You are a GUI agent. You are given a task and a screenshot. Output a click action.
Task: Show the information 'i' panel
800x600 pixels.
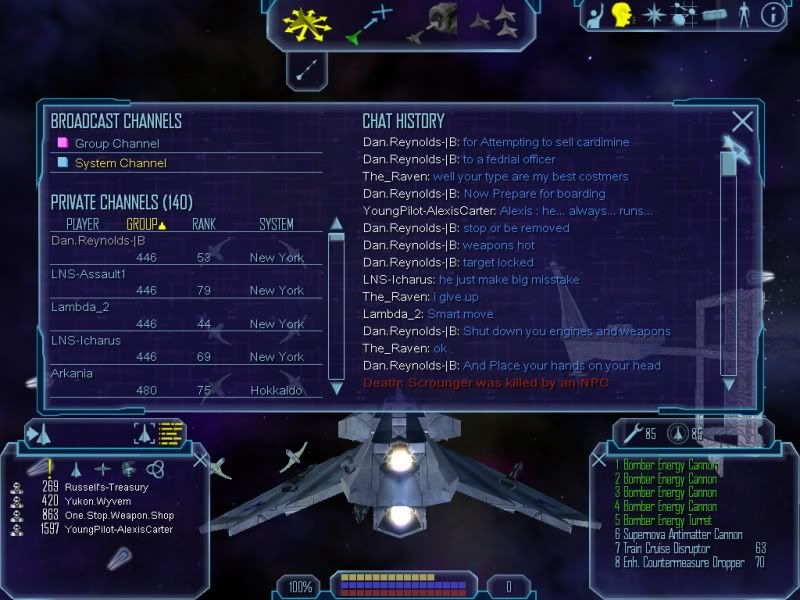772,14
